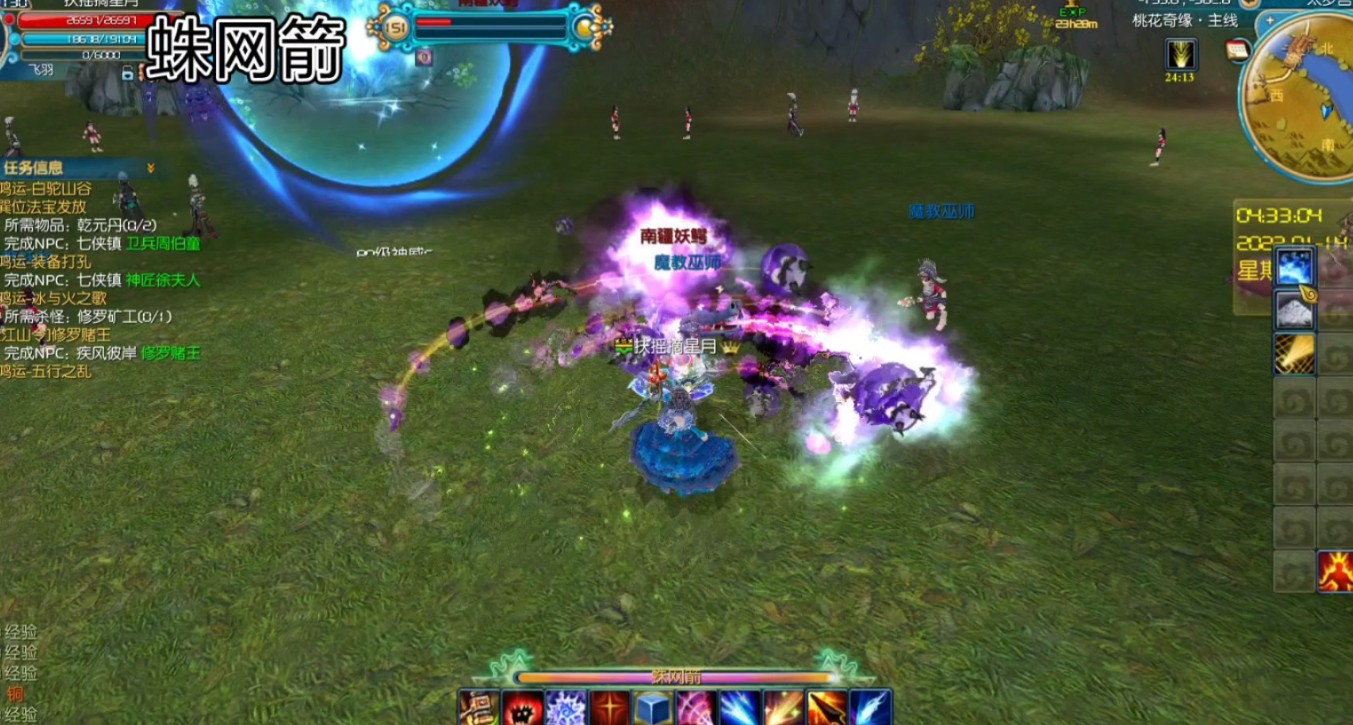1353x725 pixels.
Task: Trigger the red flaming figure skill
Action: click(x=1335, y=570)
